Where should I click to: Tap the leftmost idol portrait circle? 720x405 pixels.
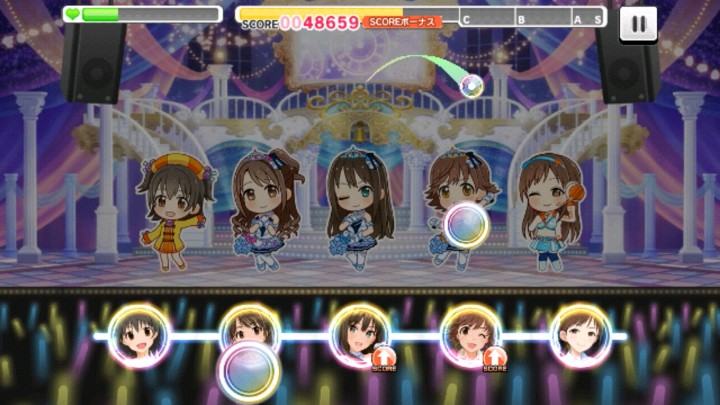(x=138, y=335)
